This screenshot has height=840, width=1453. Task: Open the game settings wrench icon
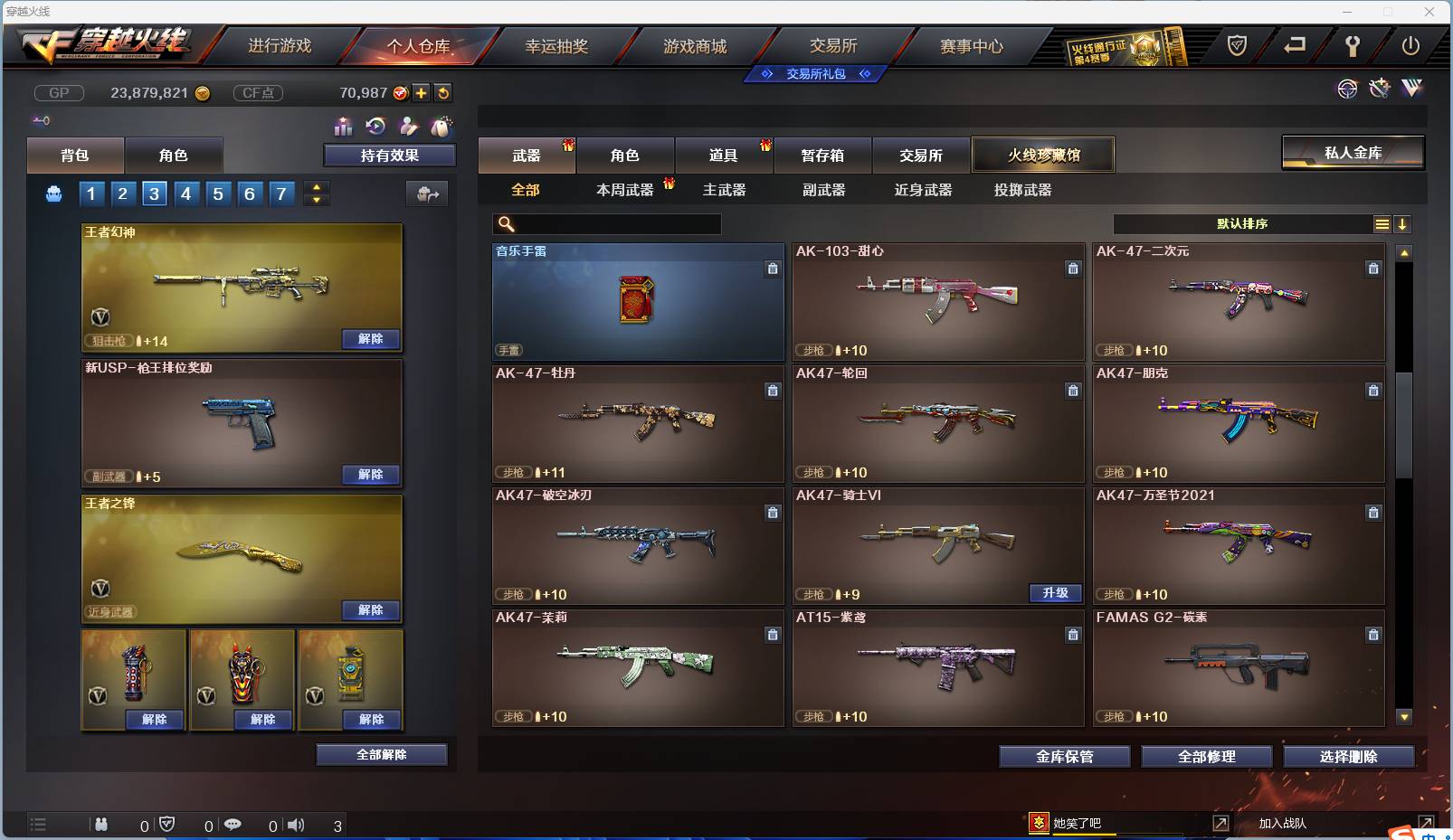tap(1353, 43)
